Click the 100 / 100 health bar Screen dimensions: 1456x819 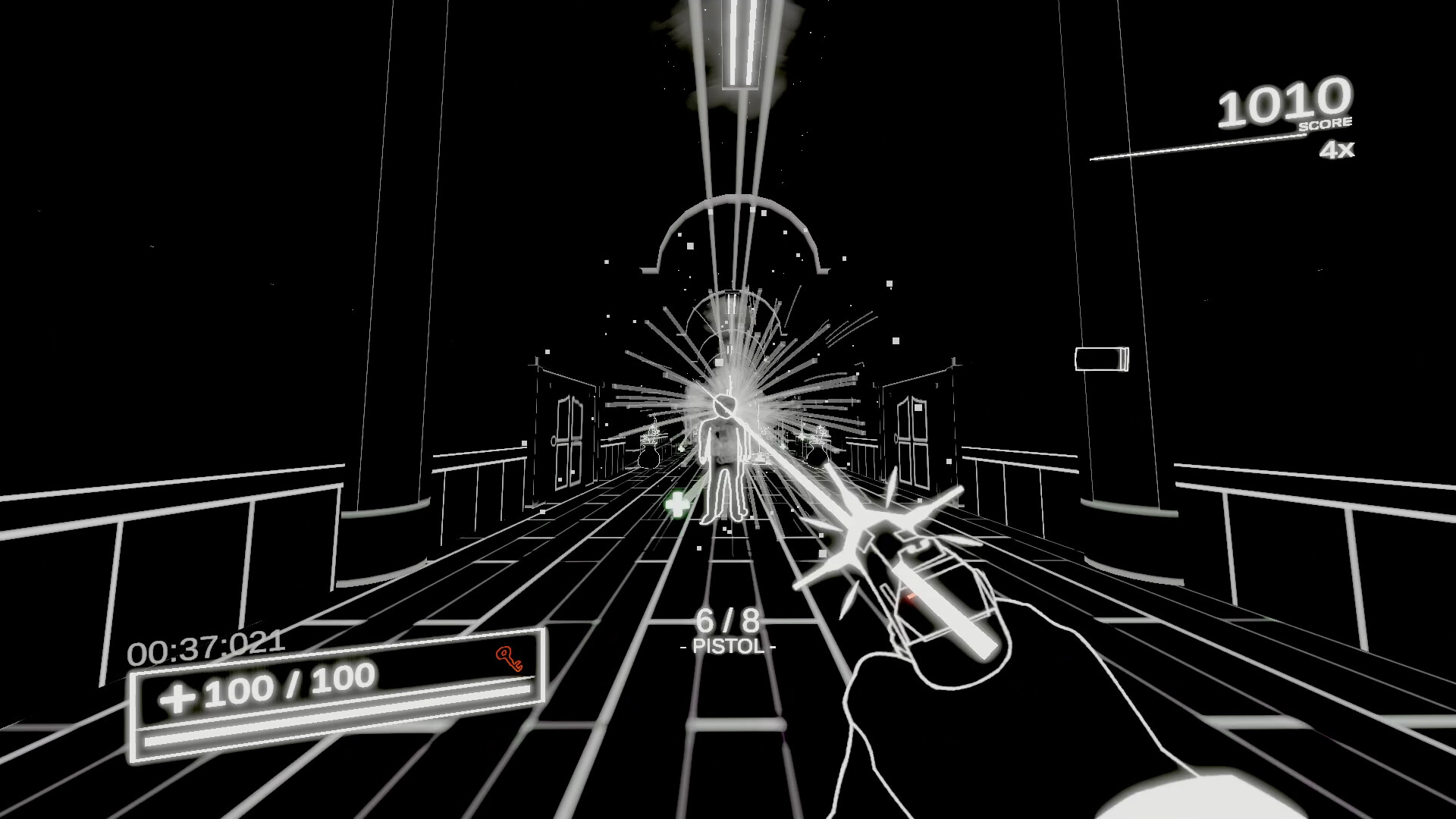[288, 690]
